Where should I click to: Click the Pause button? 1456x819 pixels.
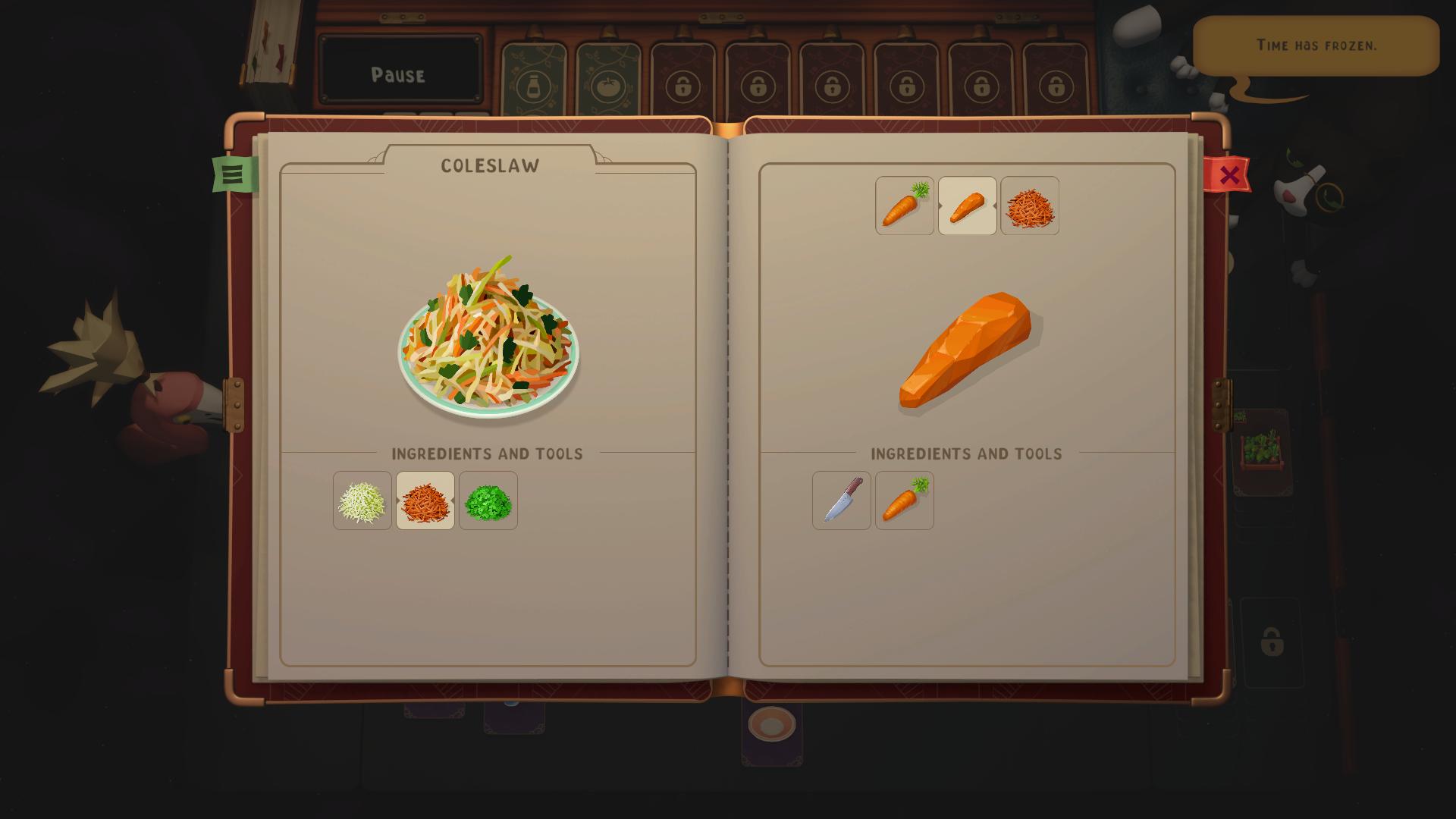pyautogui.click(x=399, y=74)
